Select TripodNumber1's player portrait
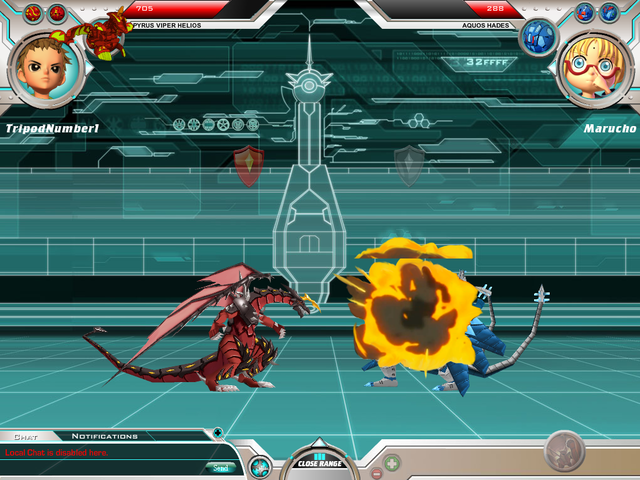This screenshot has height=480, width=640. pyautogui.click(x=44, y=64)
